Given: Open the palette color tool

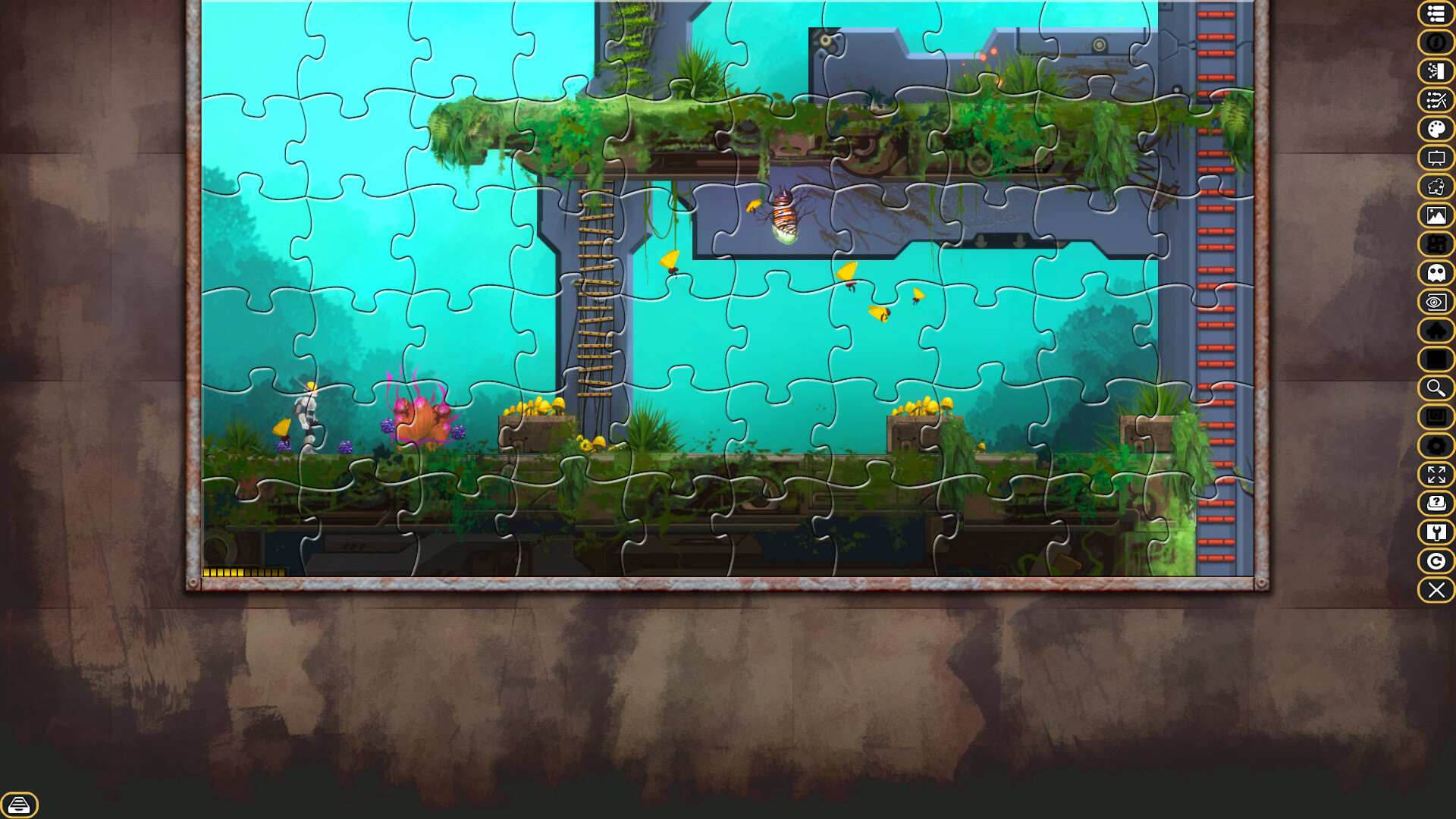Looking at the screenshot, I should tap(1436, 129).
